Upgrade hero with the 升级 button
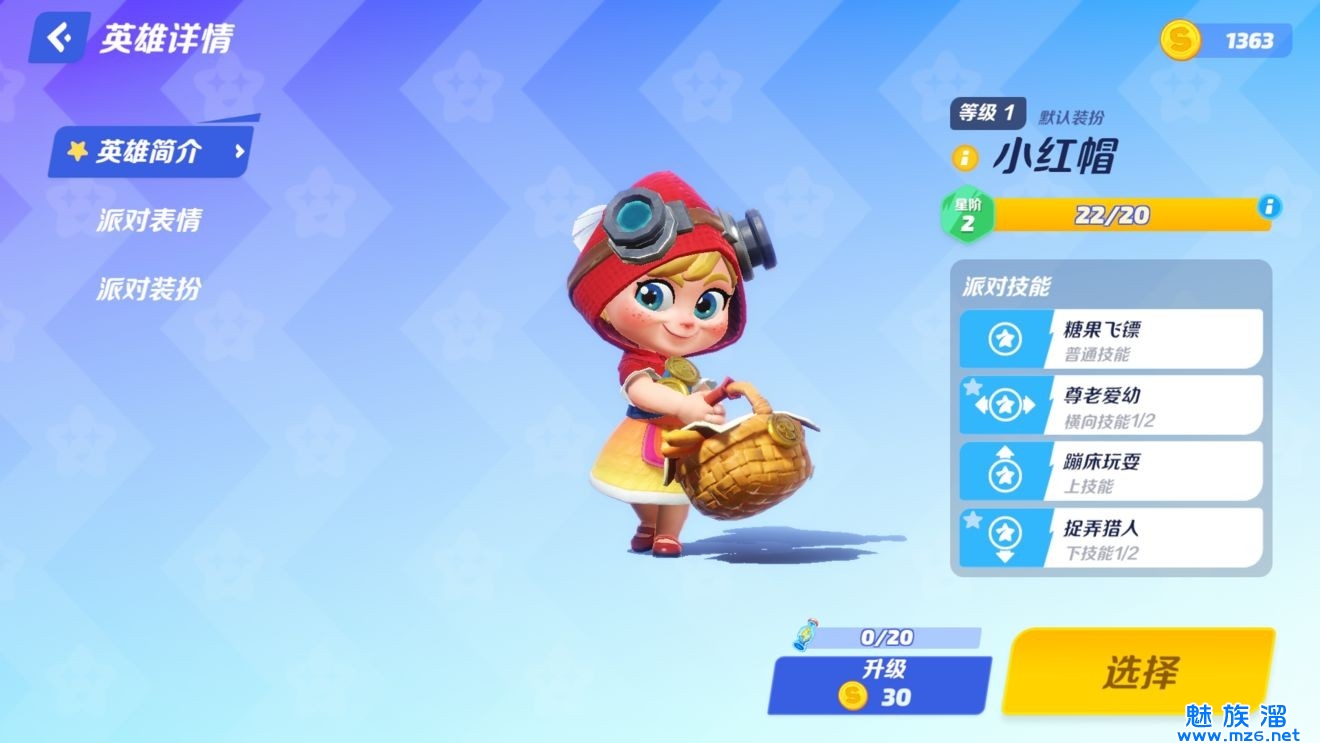1320x743 pixels. click(x=879, y=685)
